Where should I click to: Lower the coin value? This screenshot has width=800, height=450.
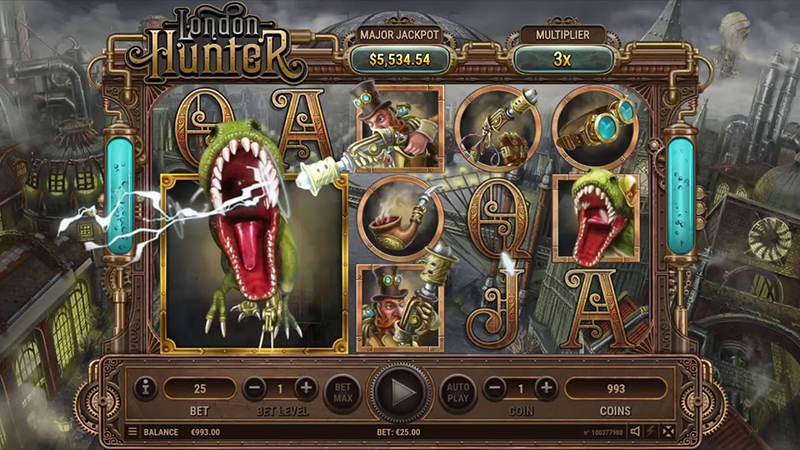[x=495, y=388]
